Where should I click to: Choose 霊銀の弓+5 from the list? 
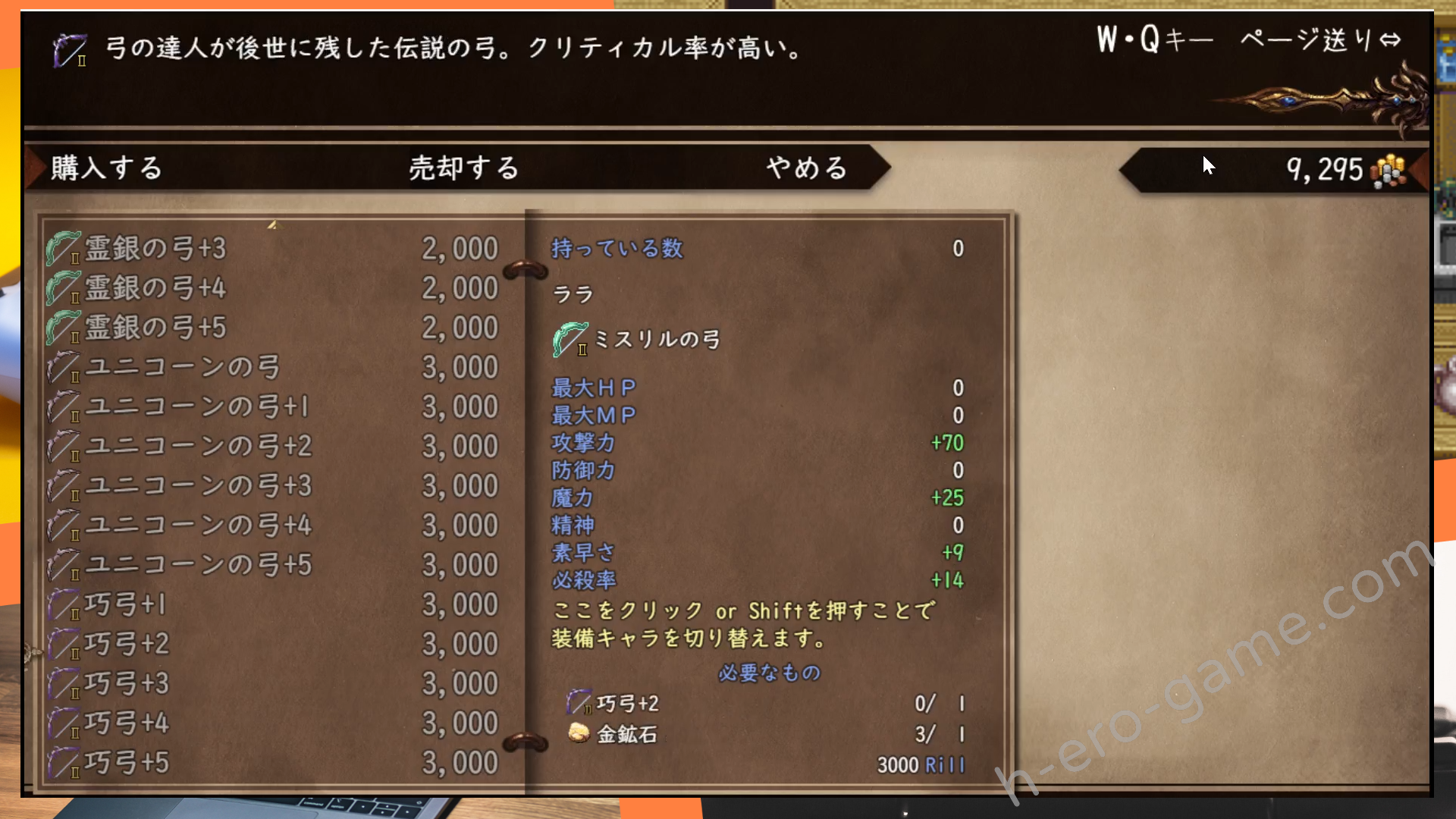[x=271, y=328]
